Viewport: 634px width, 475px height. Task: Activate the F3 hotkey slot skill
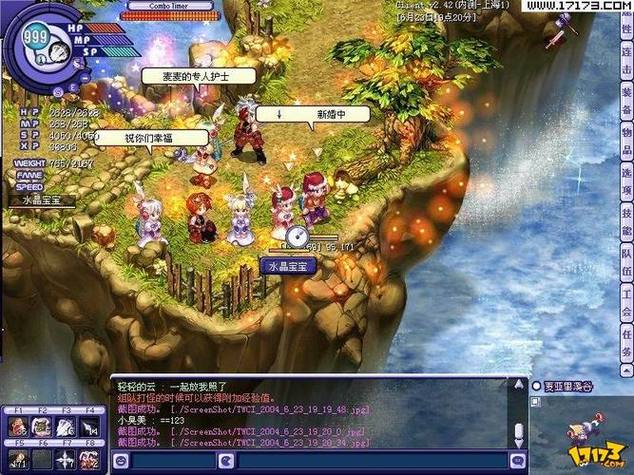click(65, 427)
